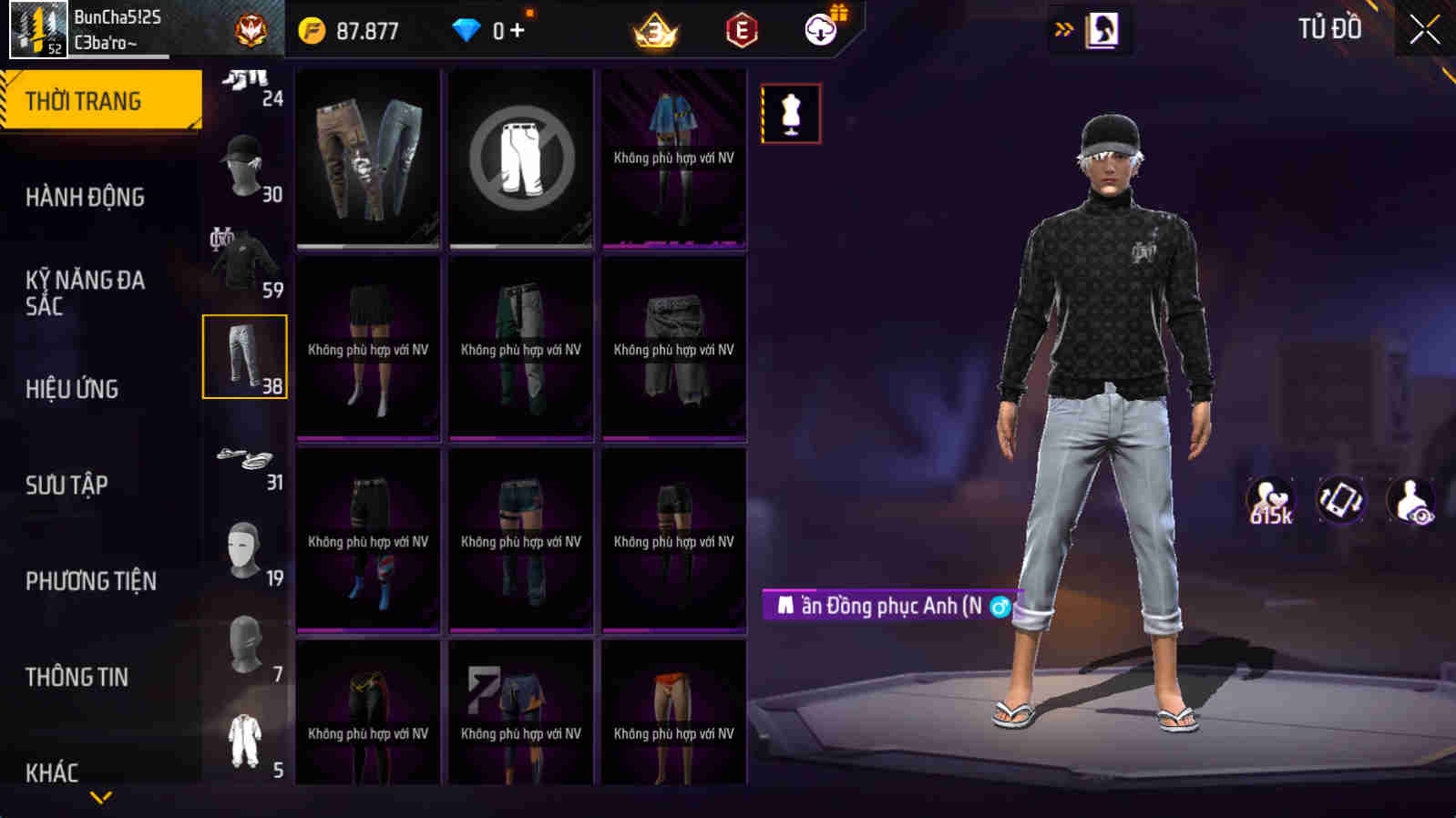Open the gold coin balance icon
Viewport: 1456px width, 818px height.
pyautogui.click(x=313, y=30)
